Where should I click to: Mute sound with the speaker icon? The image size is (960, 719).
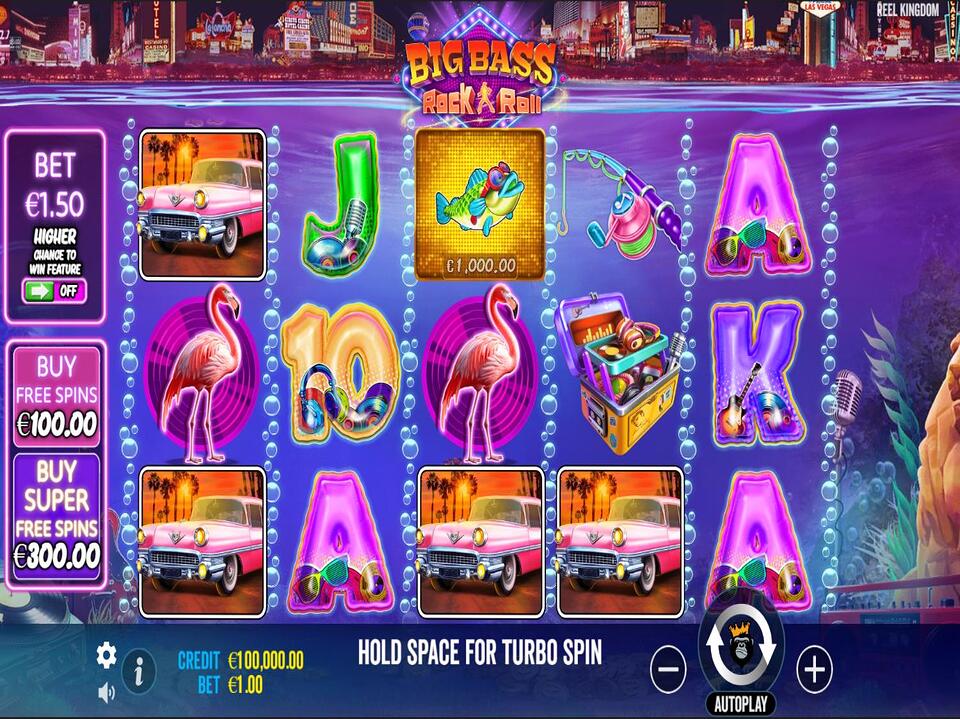pos(106,691)
